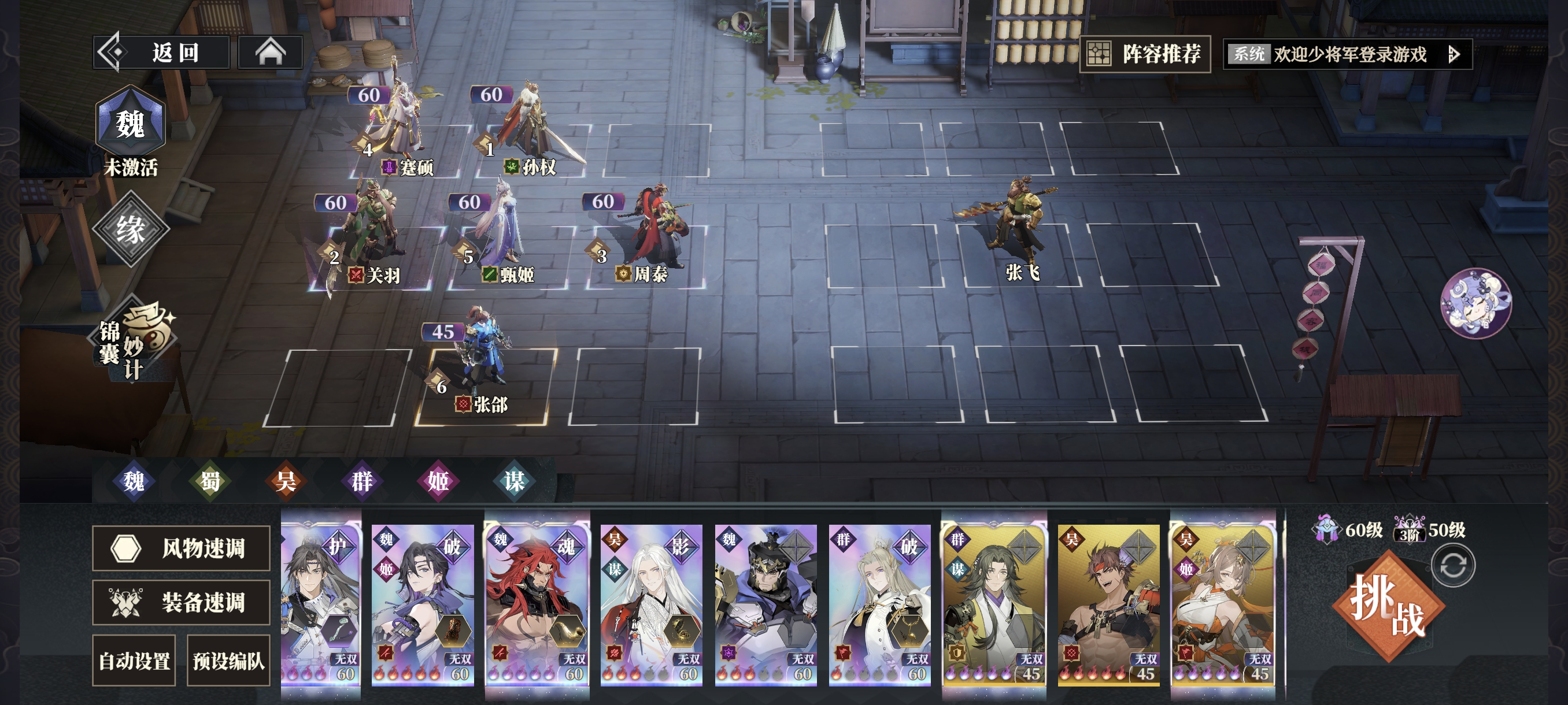Open the 魏 faction bond badge
Image resolution: width=1568 pixels, height=705 pixels.
point(130,124)
